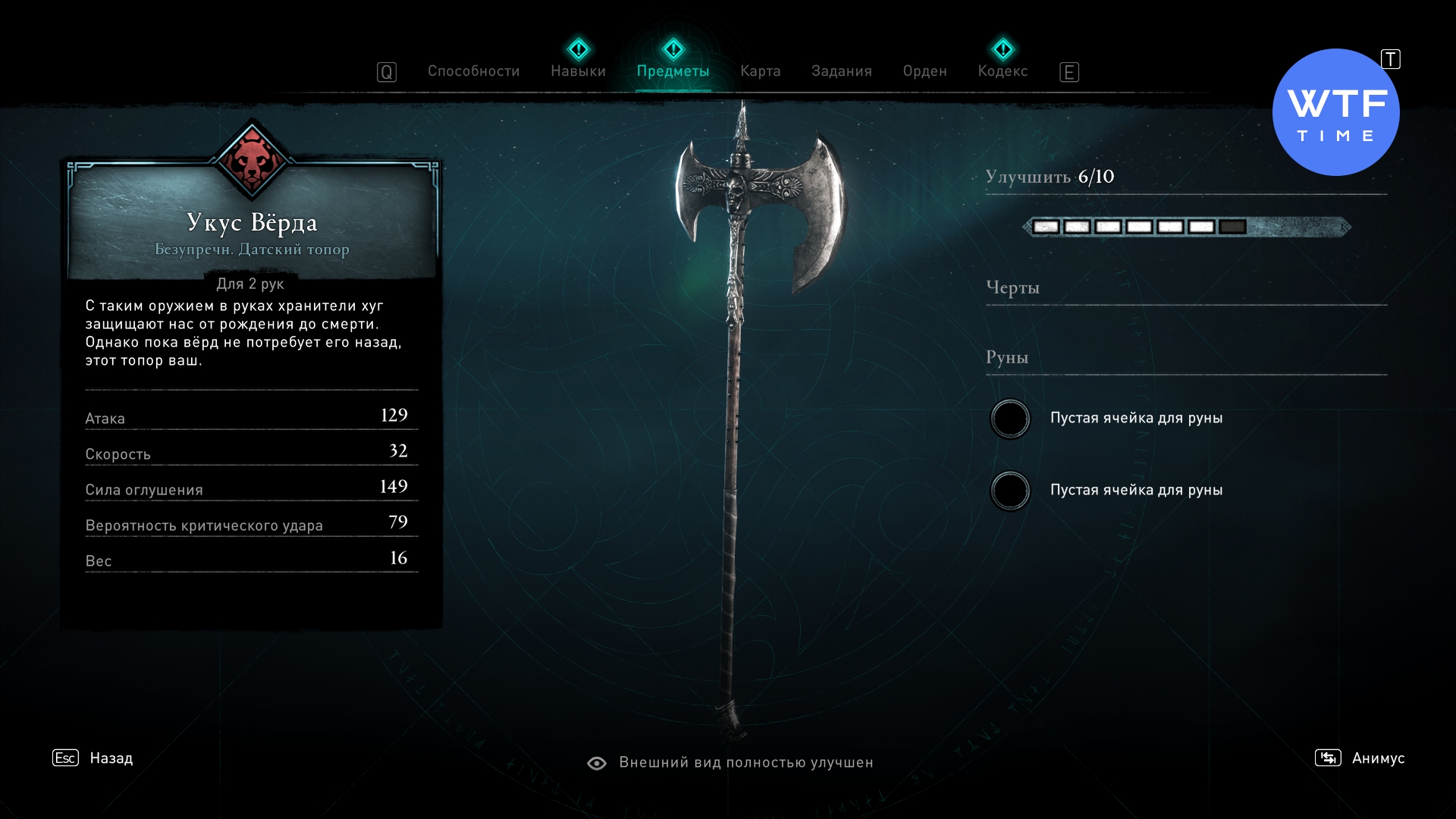The height and width of the screenshot is (819, 1456).
Task: Switch to the Навыки tab
Action: coord(578,71)
